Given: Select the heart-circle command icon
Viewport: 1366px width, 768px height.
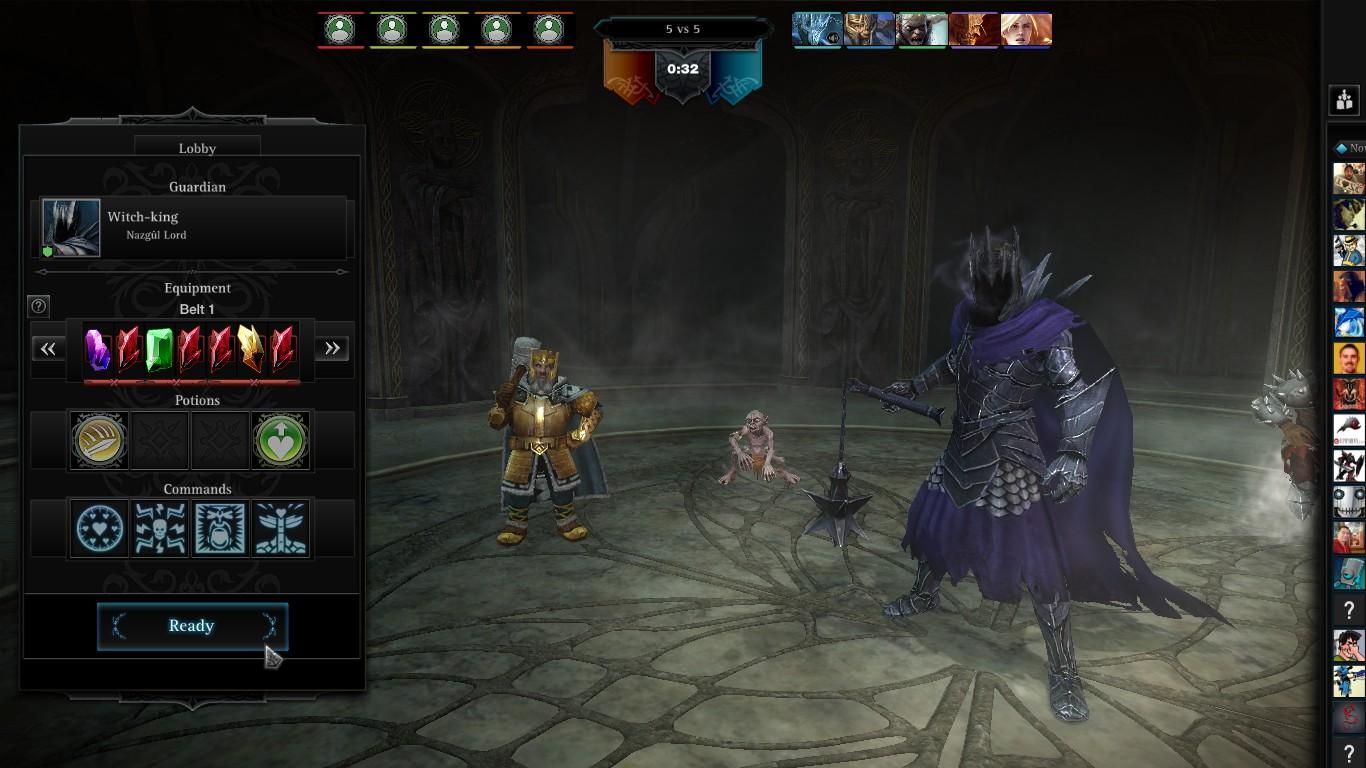Looking at the screenshot, I should point(100,528).
